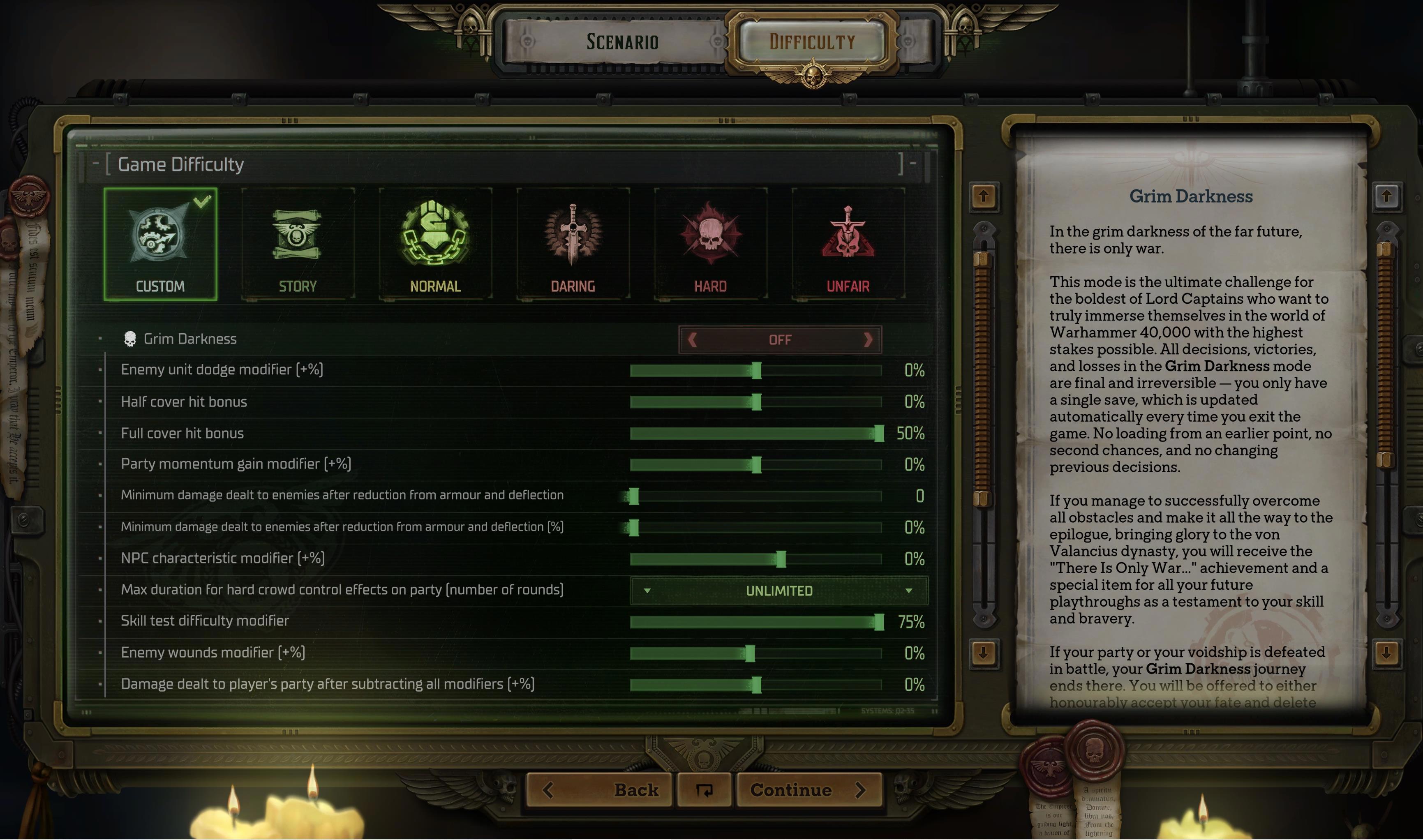Choose the Hard difficulty preset
The image size is (1423, 840).
point(710,244)
